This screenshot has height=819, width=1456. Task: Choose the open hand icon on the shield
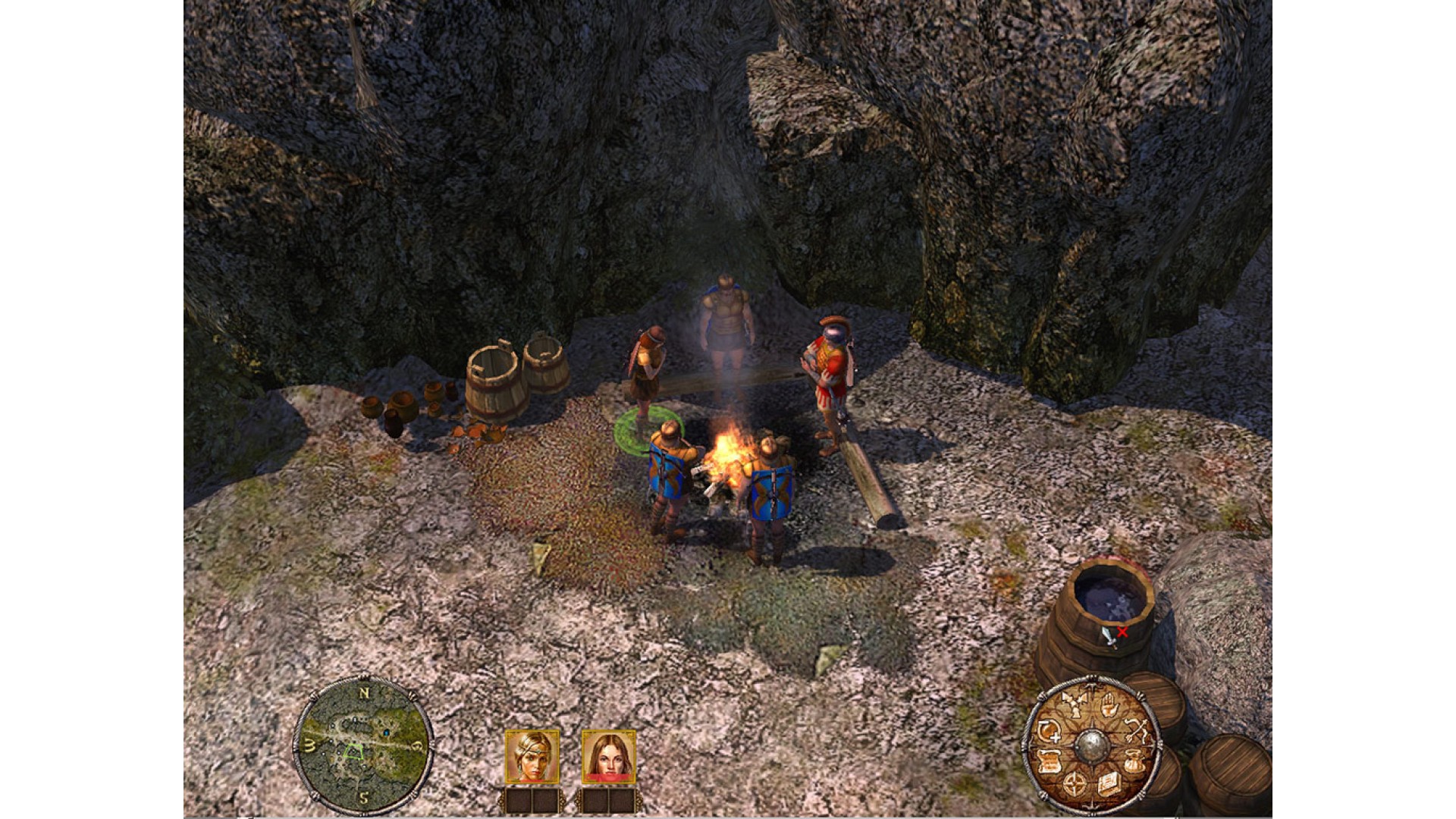pos(1108,706)
